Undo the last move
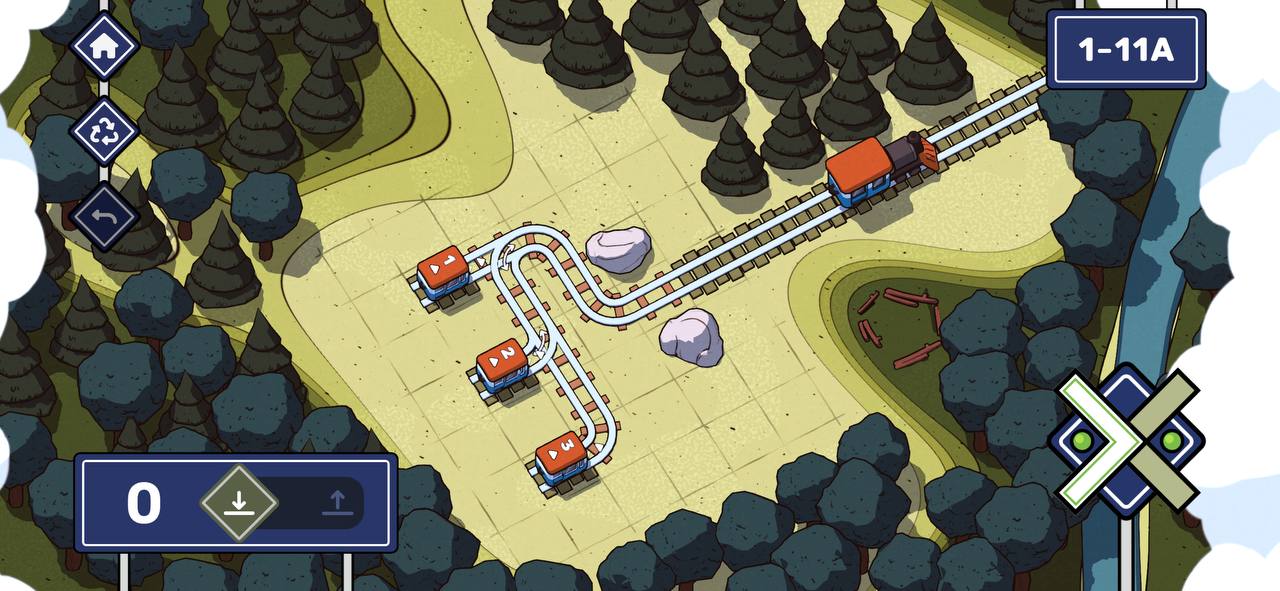The width and height of the screenshot is (1280, 591). point(104,216)
